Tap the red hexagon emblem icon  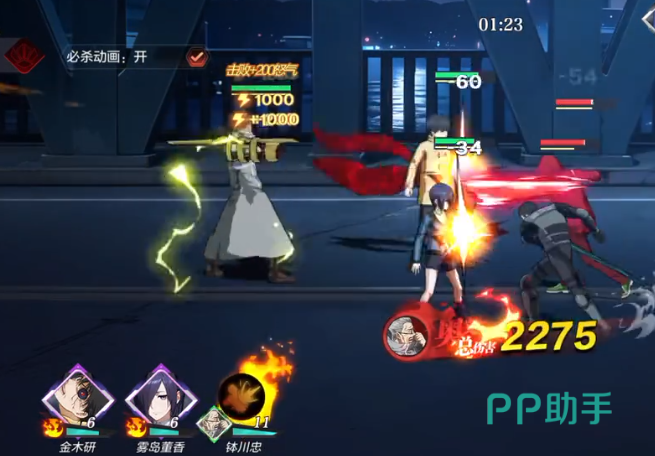tap(20, 55)
